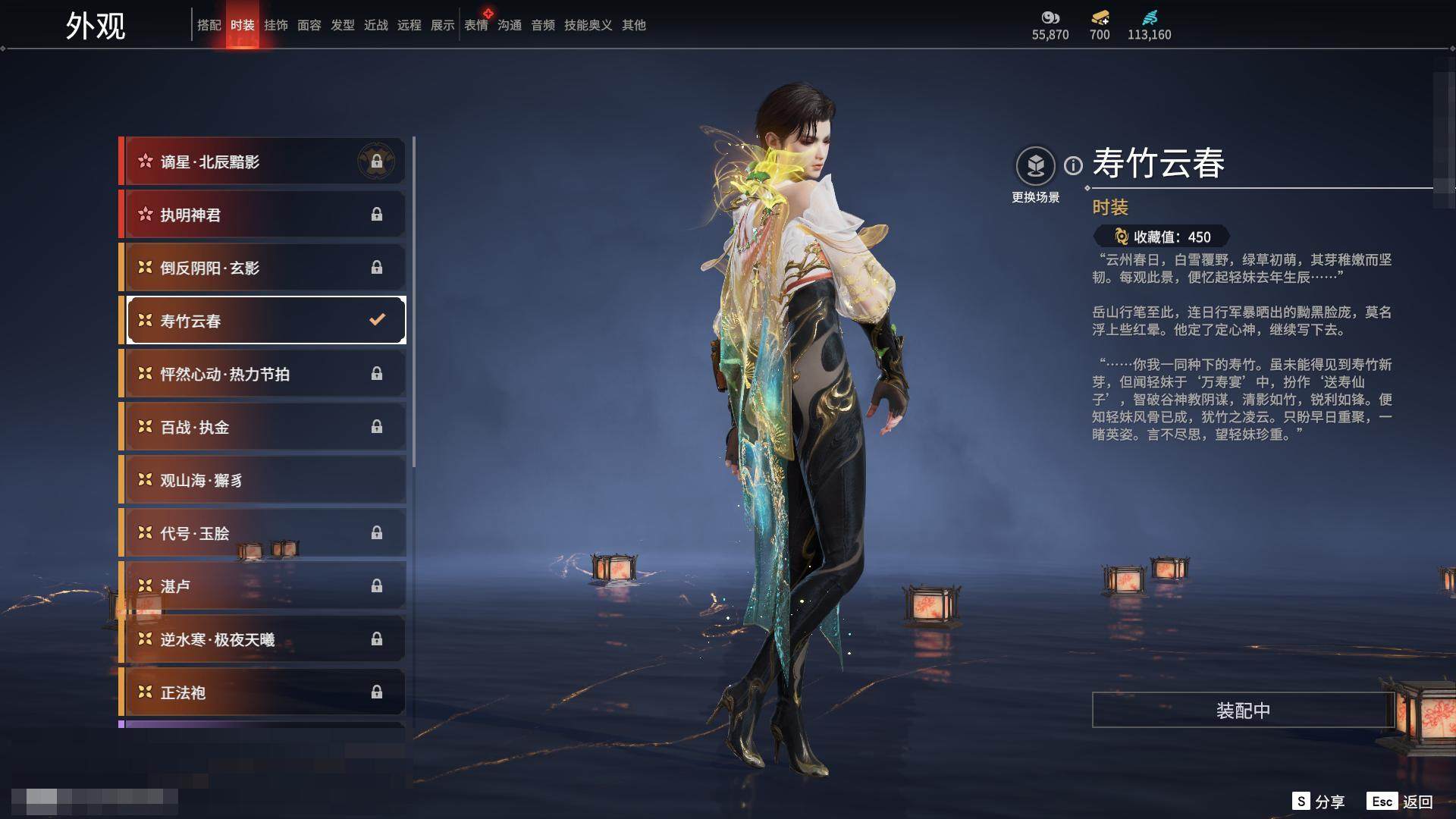
Task: Choose the 观山海·獬豸 outfit
Action: click(x=263, y=480)
